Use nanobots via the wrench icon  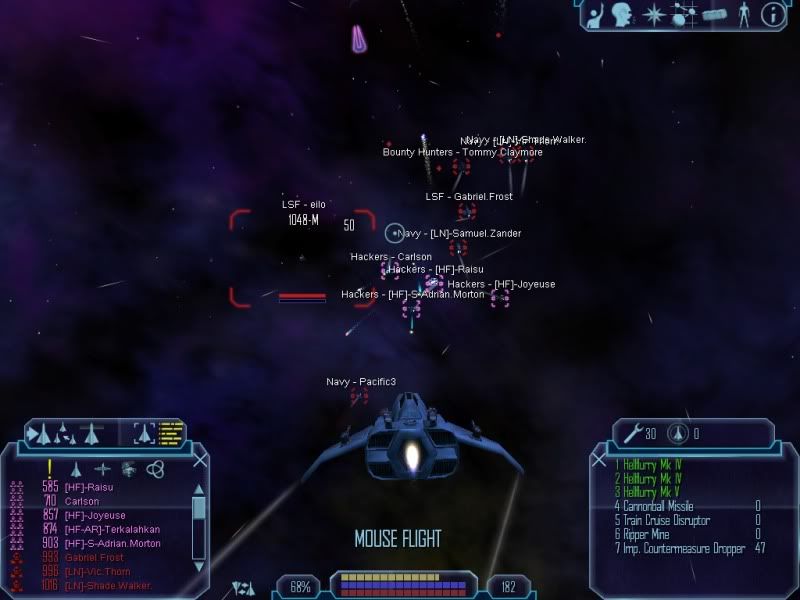[x=632, y=433]
